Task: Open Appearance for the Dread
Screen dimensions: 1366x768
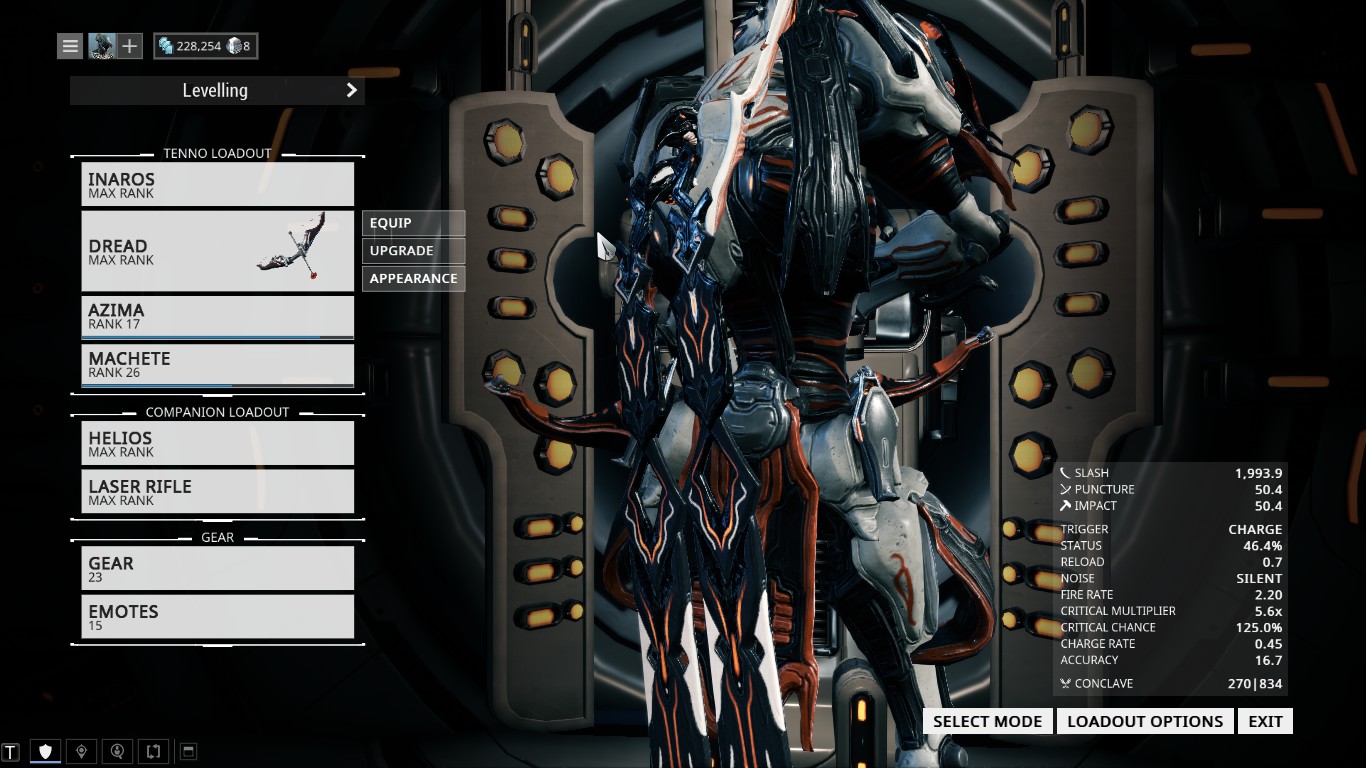Action: coord(413,279)
